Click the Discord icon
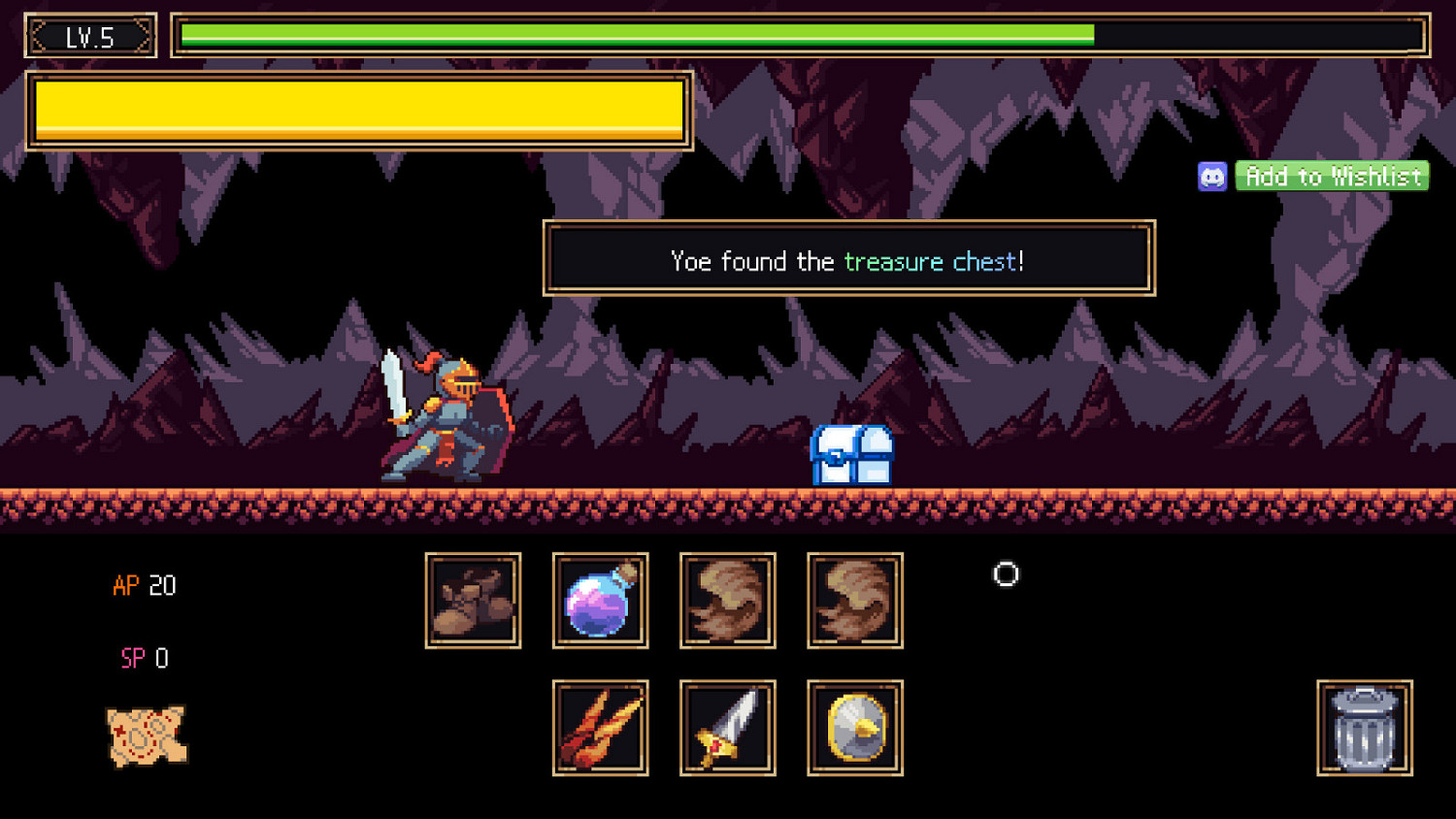 pyautogui.click(x=1212, y=177)
